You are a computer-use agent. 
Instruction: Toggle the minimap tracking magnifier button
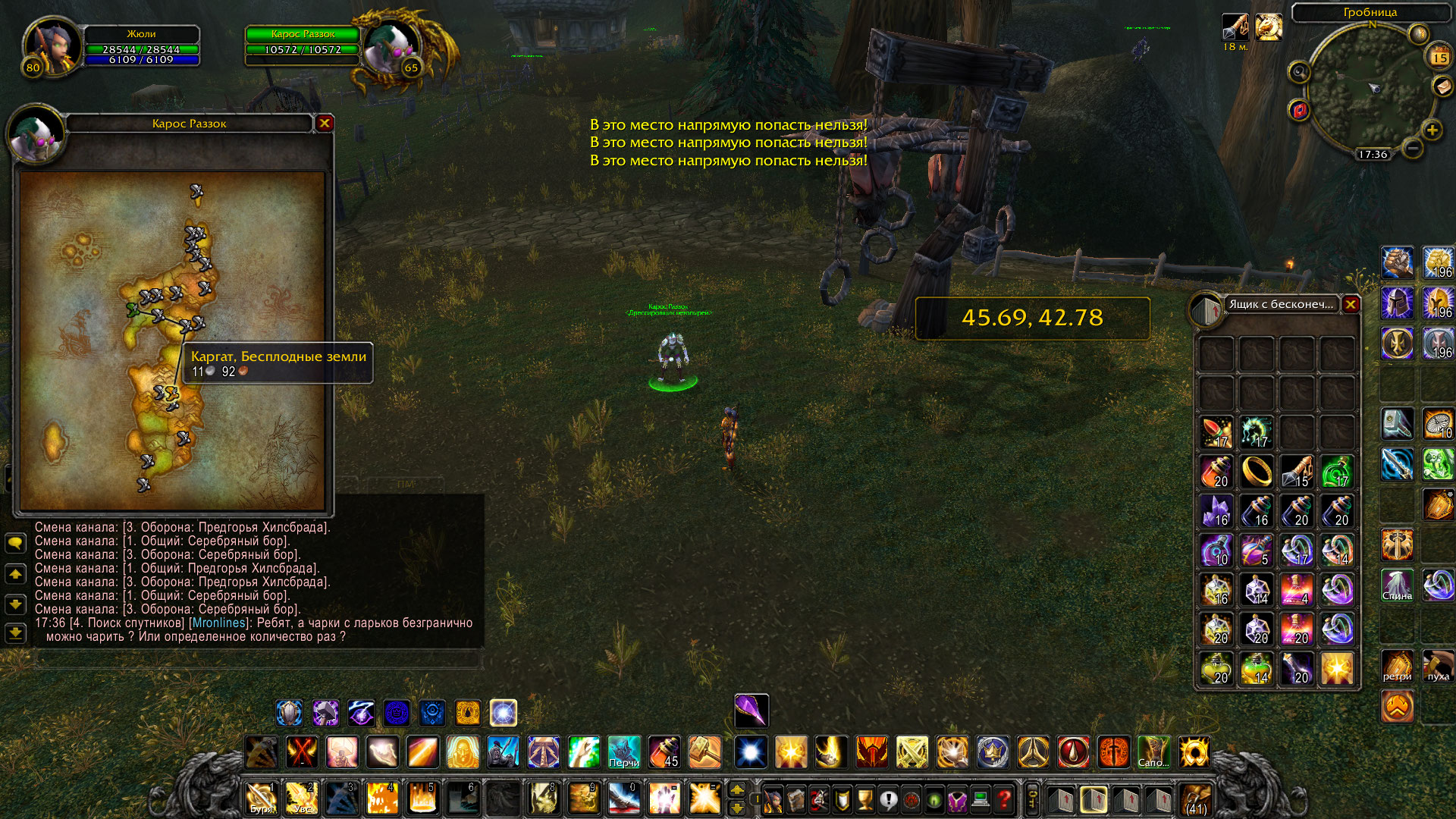(x=1300, y=73)
